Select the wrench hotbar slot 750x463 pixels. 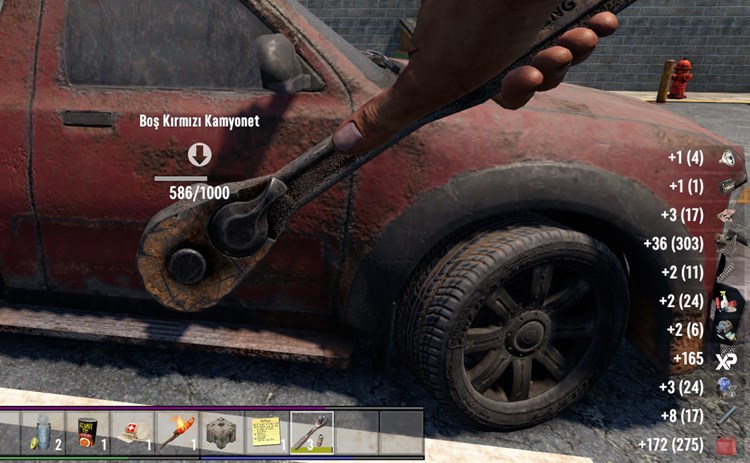click(311, 432)
